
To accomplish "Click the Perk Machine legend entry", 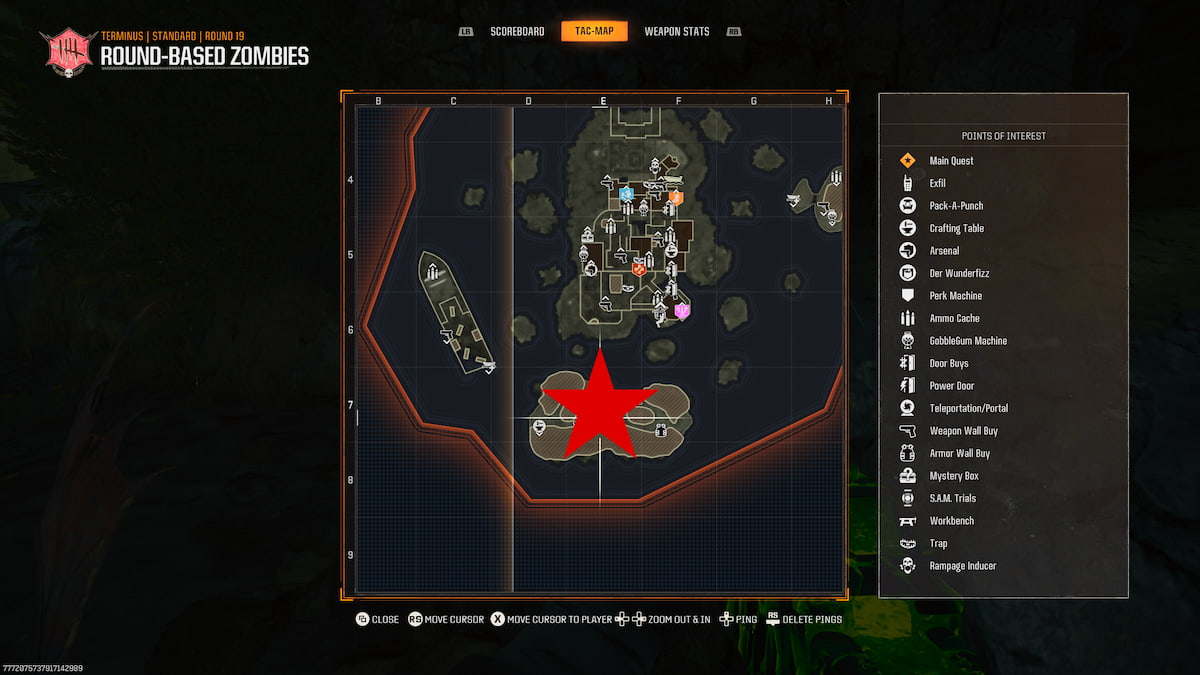I will 955,296.
